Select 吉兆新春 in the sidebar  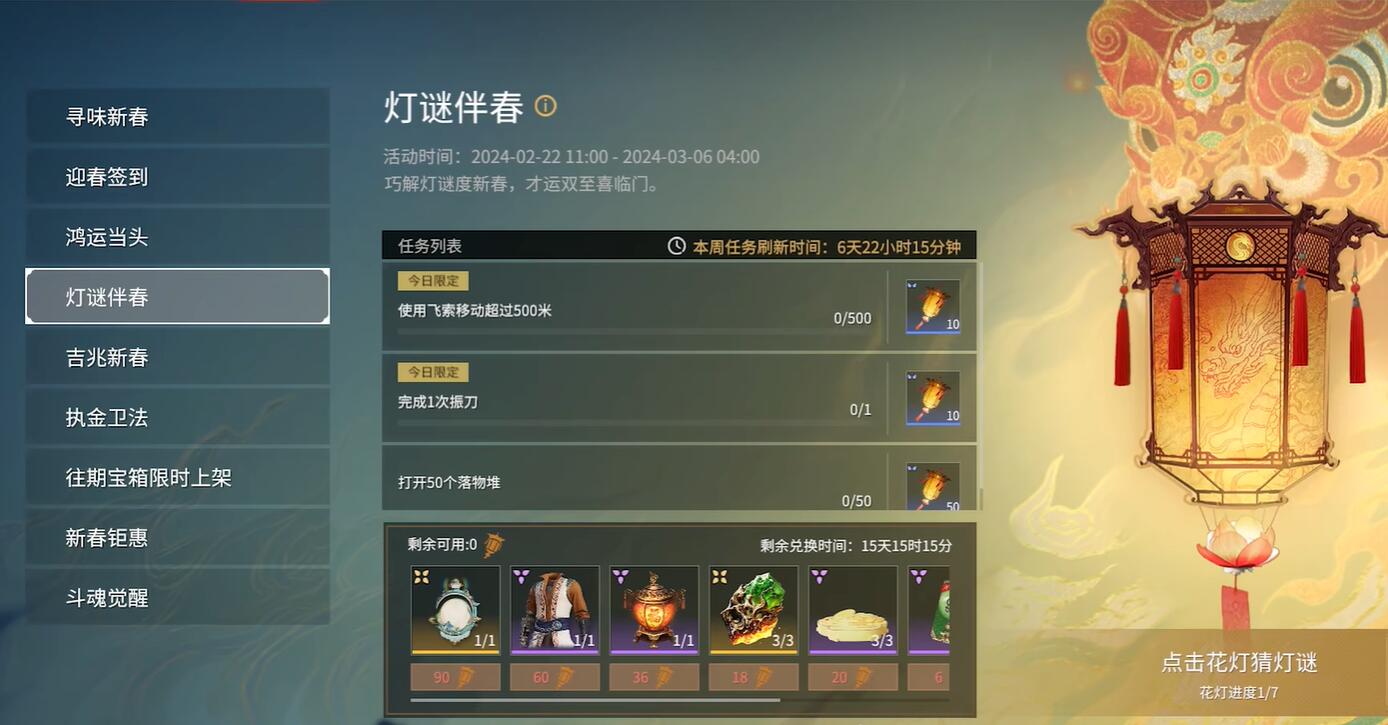177,357
